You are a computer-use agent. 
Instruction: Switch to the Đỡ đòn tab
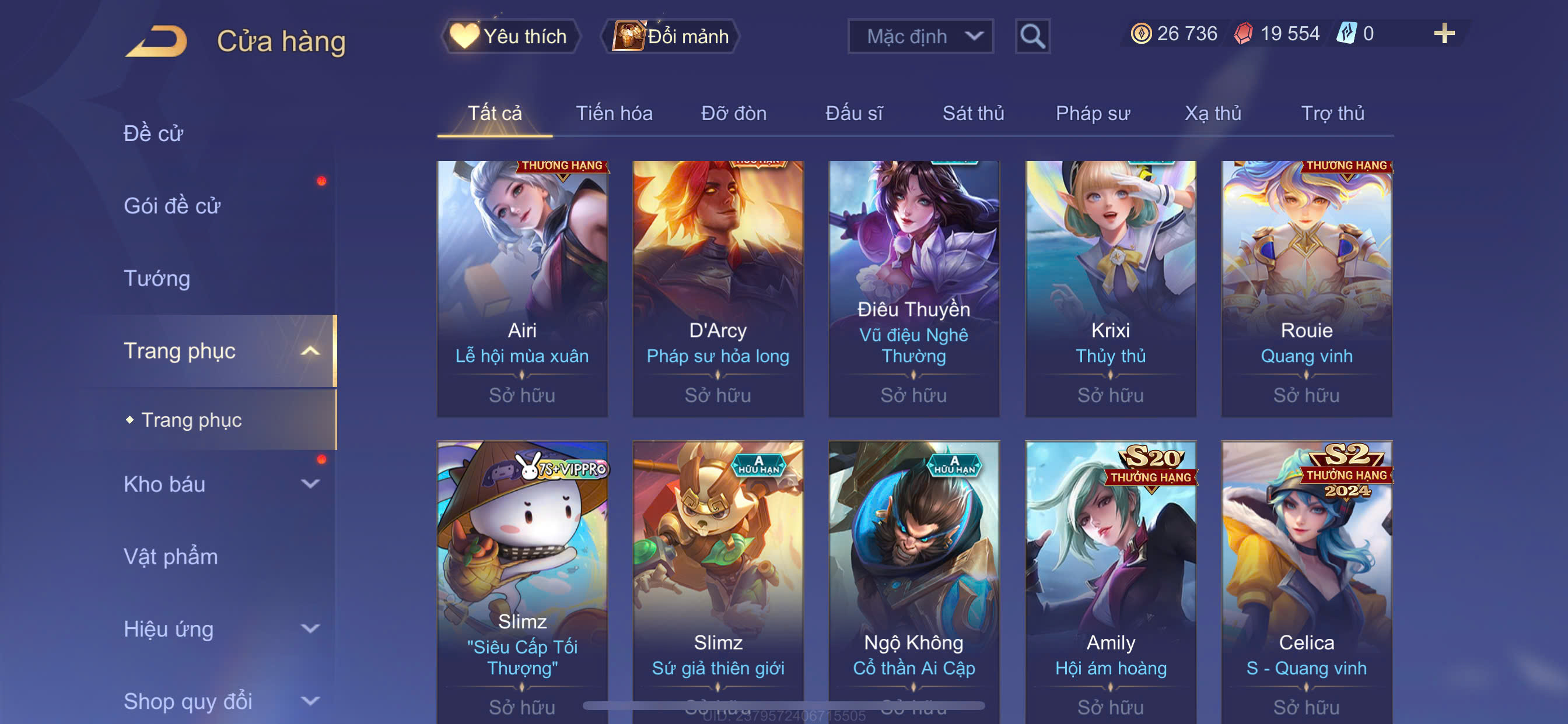coord(733,113)
